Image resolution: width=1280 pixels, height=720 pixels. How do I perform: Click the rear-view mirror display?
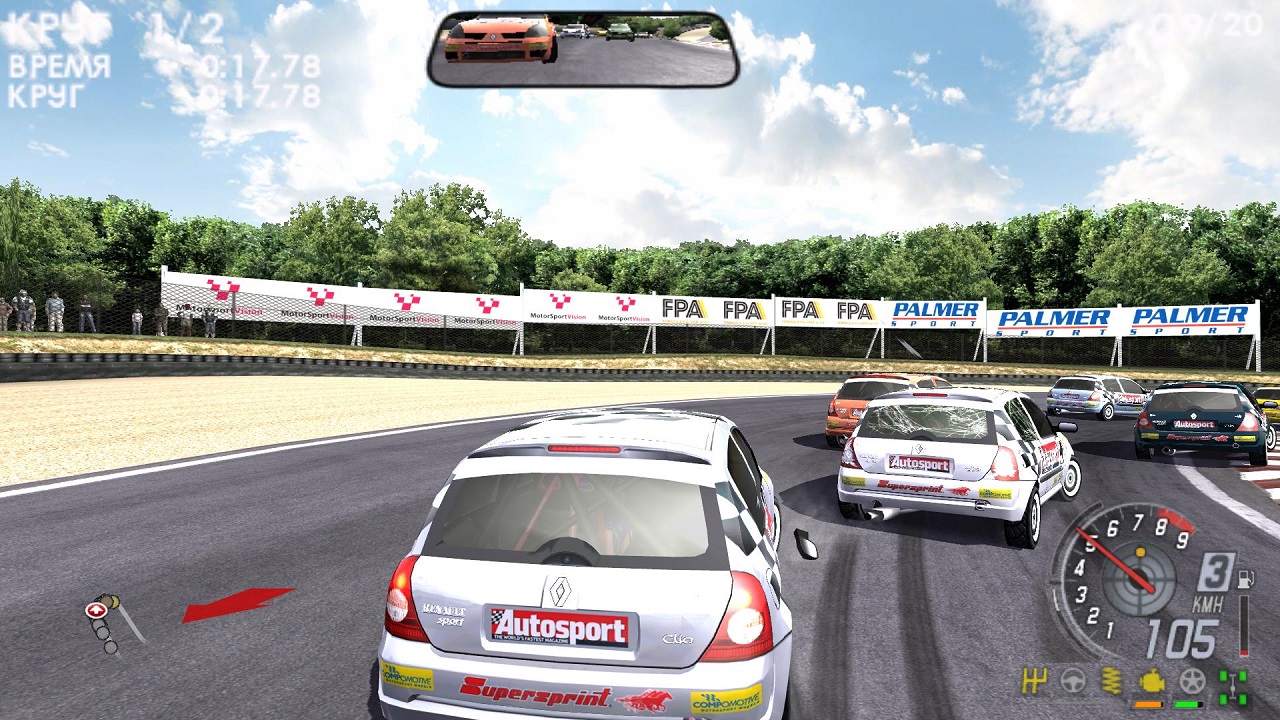coord(583,49)
